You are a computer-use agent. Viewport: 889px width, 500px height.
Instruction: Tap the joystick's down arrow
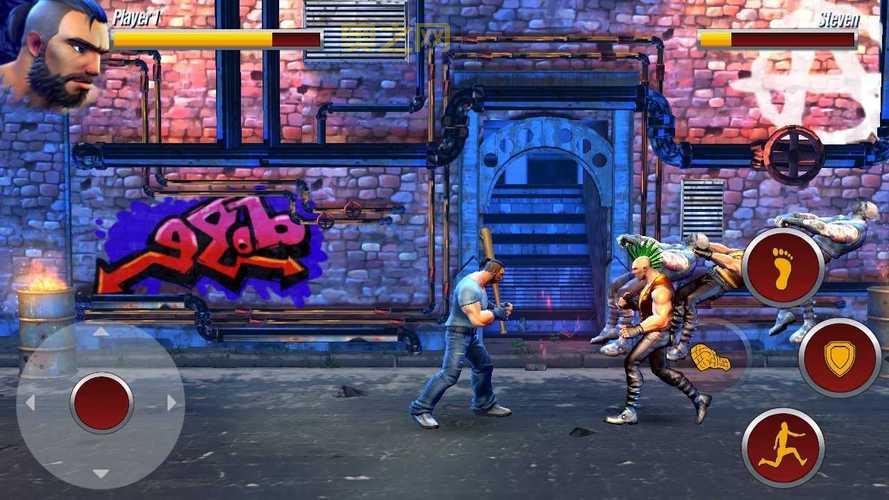pyautogui.click(x=101, y=473)
